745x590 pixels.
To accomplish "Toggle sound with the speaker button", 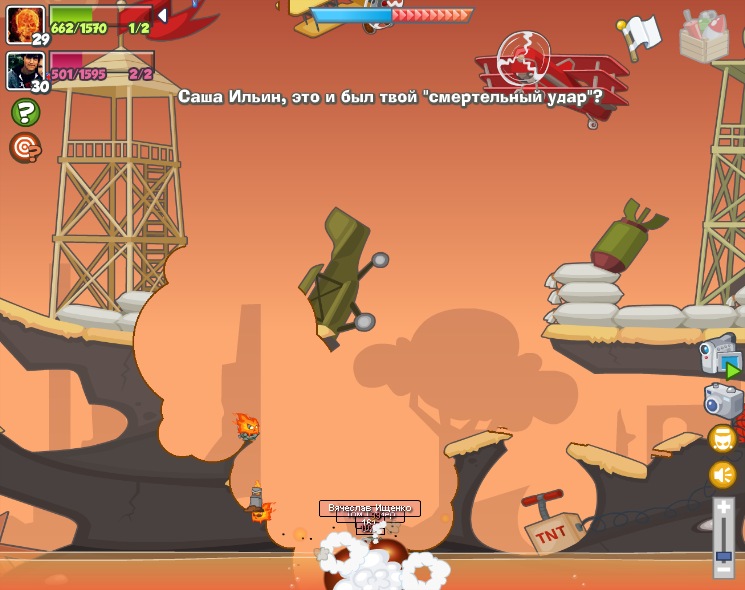I will tap(722, 475).
